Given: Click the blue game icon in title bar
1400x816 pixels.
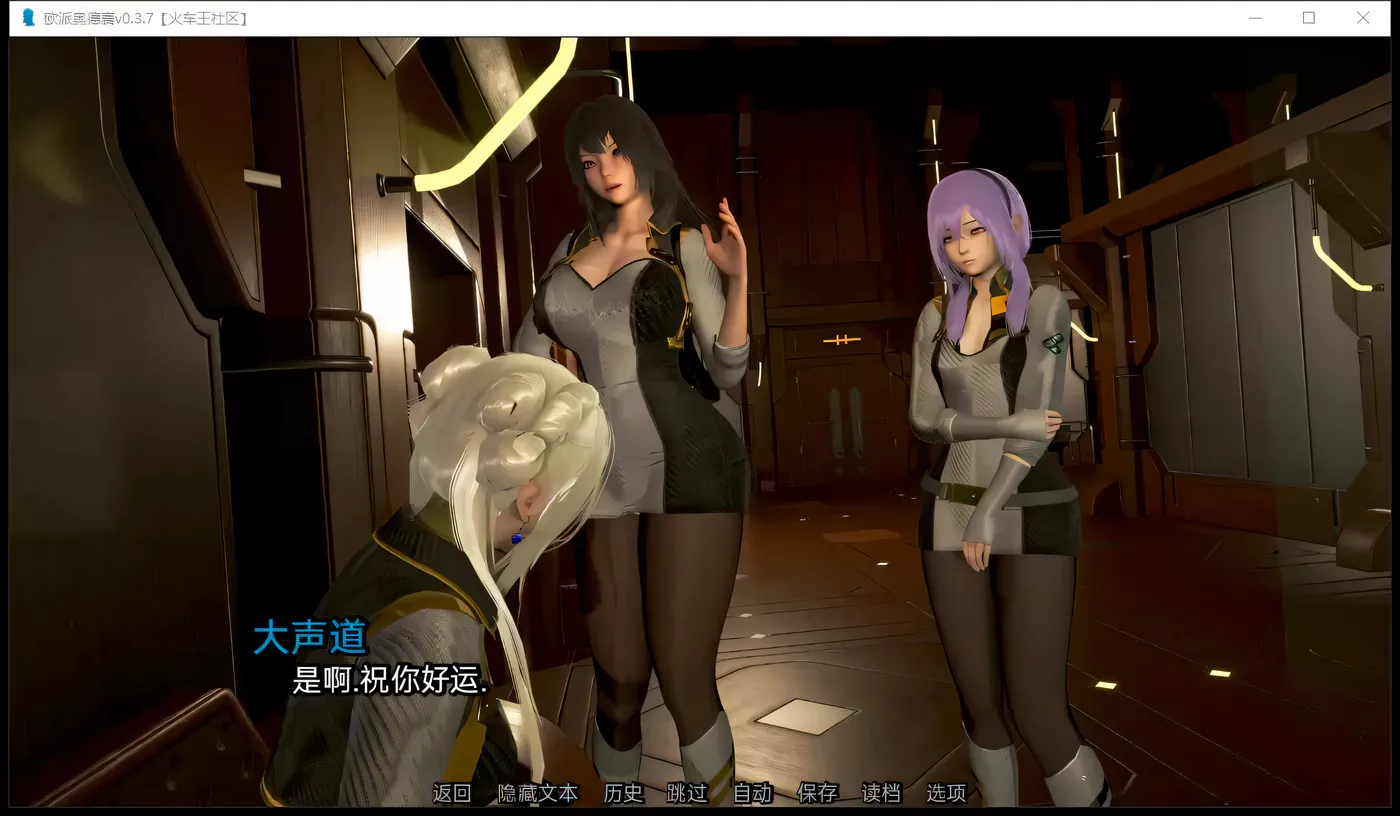Looking at the screenshot, I should point(28,17).
